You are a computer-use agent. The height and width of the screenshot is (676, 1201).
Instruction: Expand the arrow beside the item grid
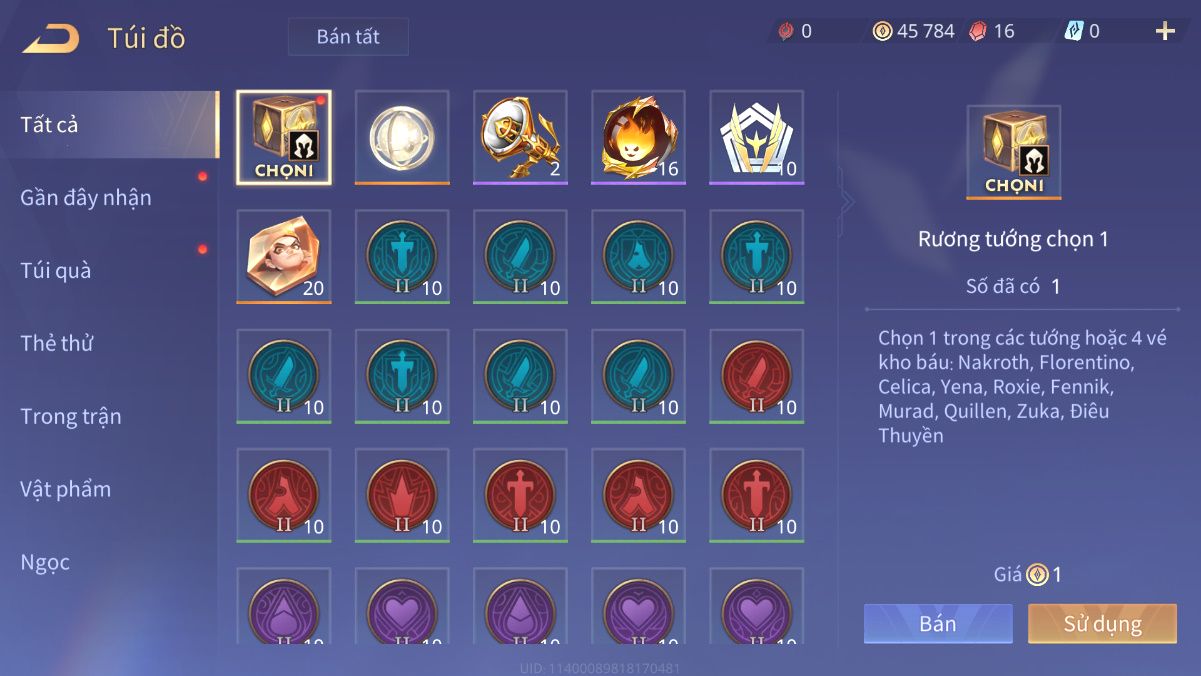pyautogui.click(x=847, y=202)
